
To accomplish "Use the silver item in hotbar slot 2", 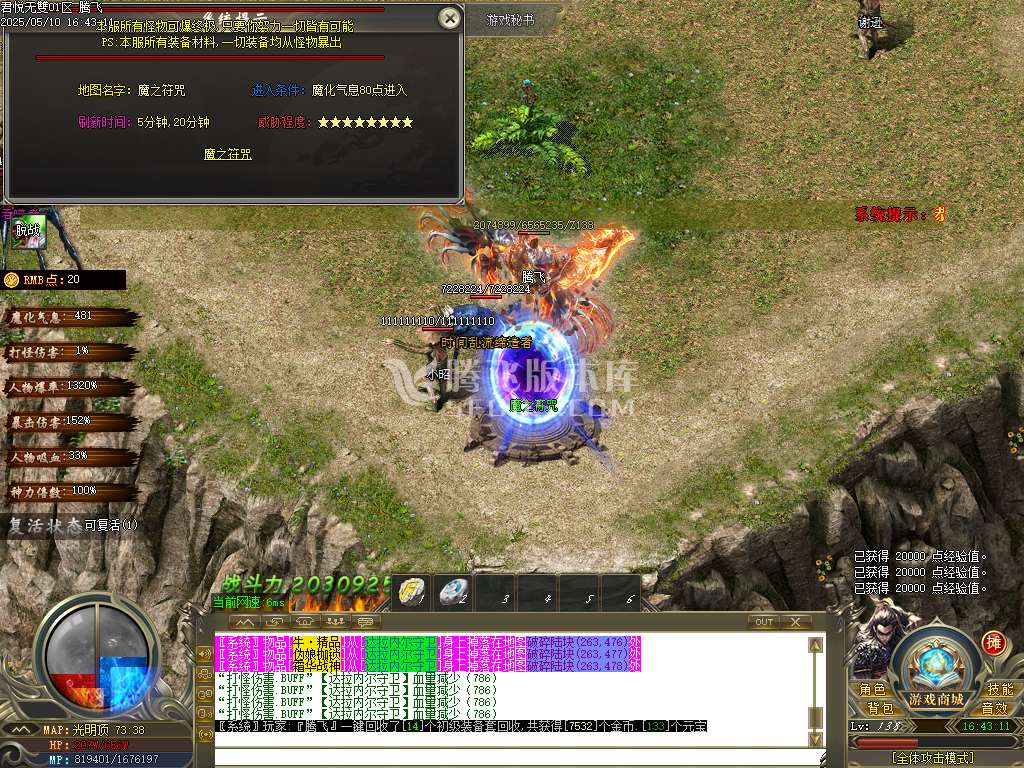I will coord(453,591).
